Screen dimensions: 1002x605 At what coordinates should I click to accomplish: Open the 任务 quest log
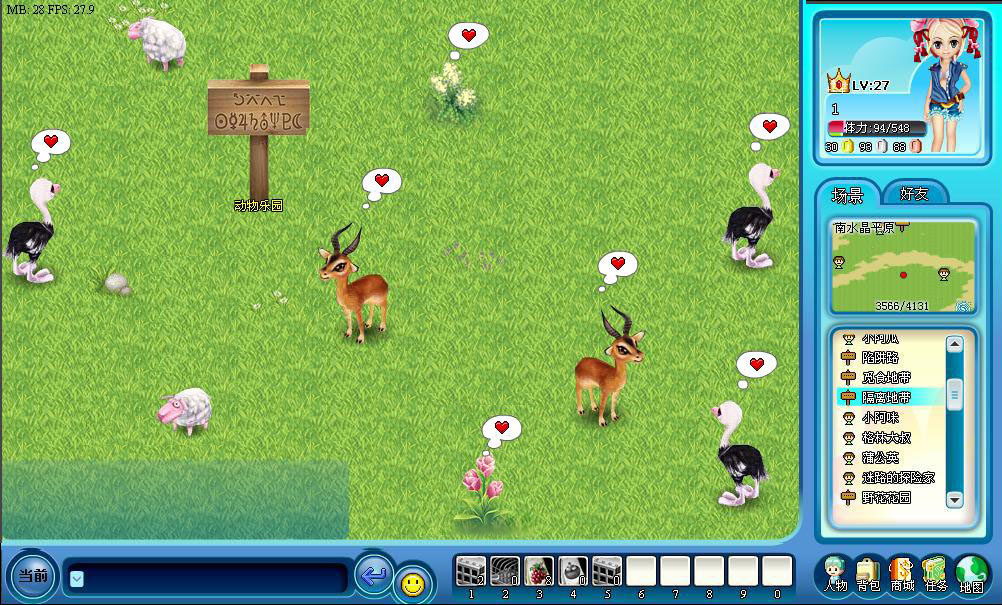[x=935, y=573]
